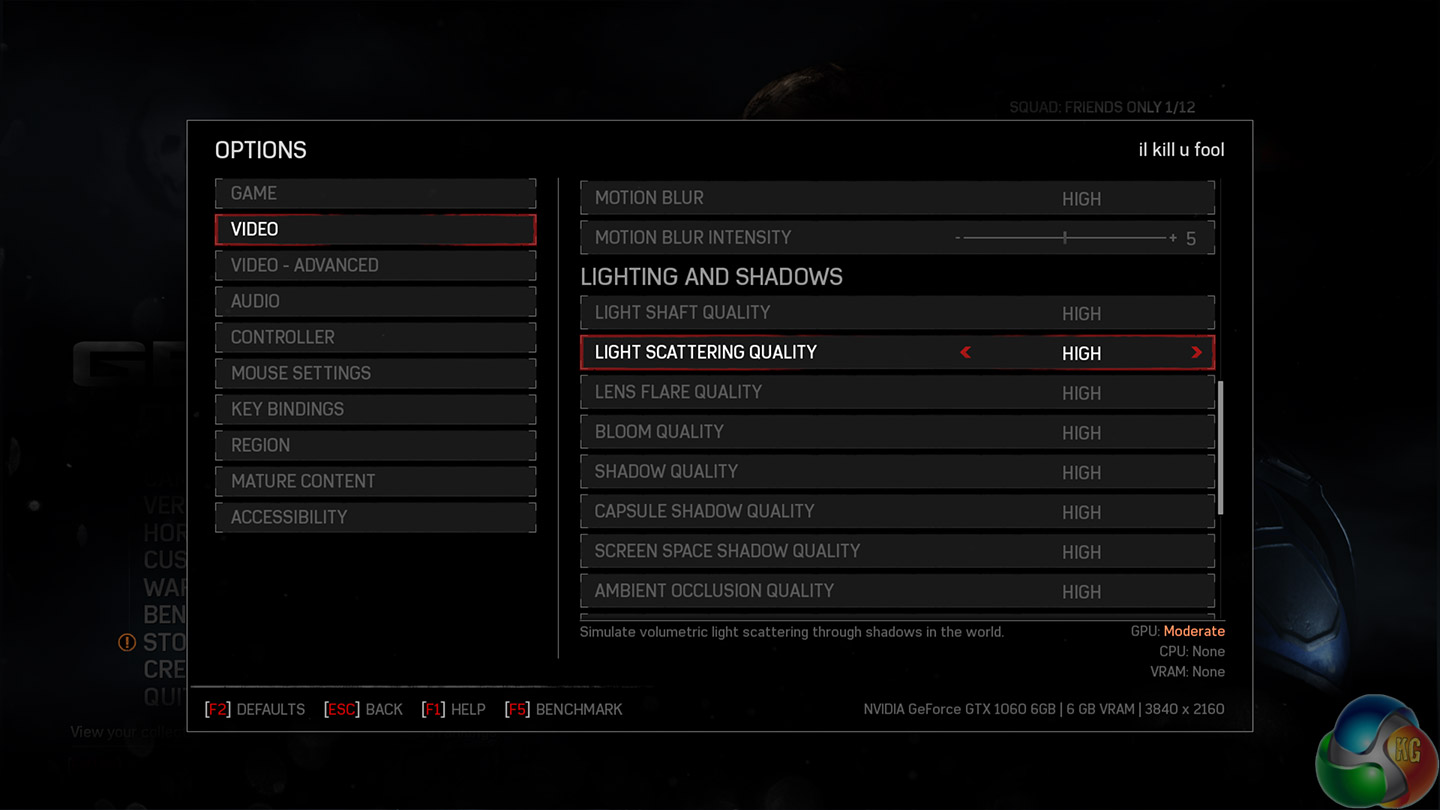
Task: Choose the Lens Flare Quality setting
Action: click(897, 392)
